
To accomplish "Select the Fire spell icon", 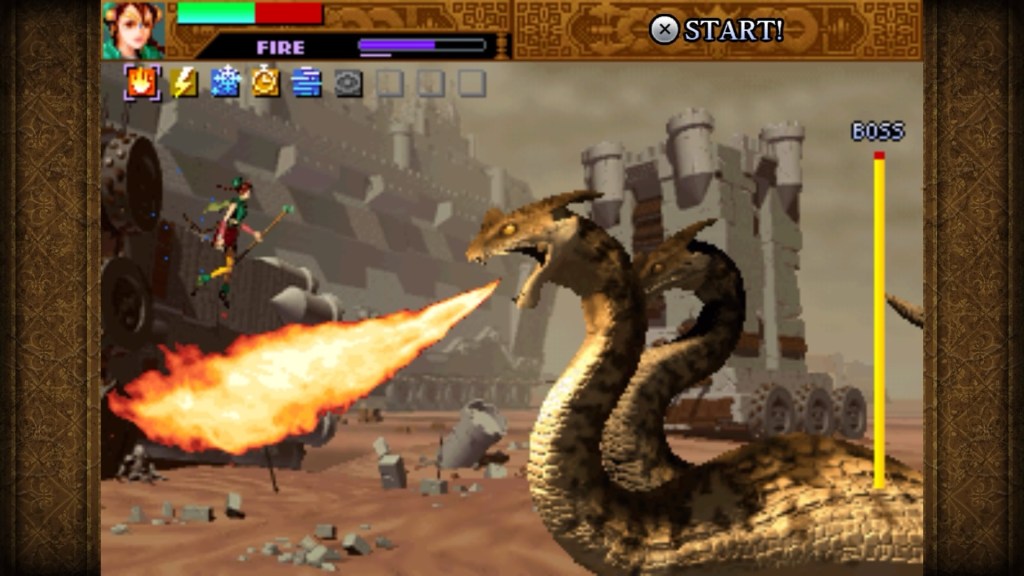I will point(142,82).
